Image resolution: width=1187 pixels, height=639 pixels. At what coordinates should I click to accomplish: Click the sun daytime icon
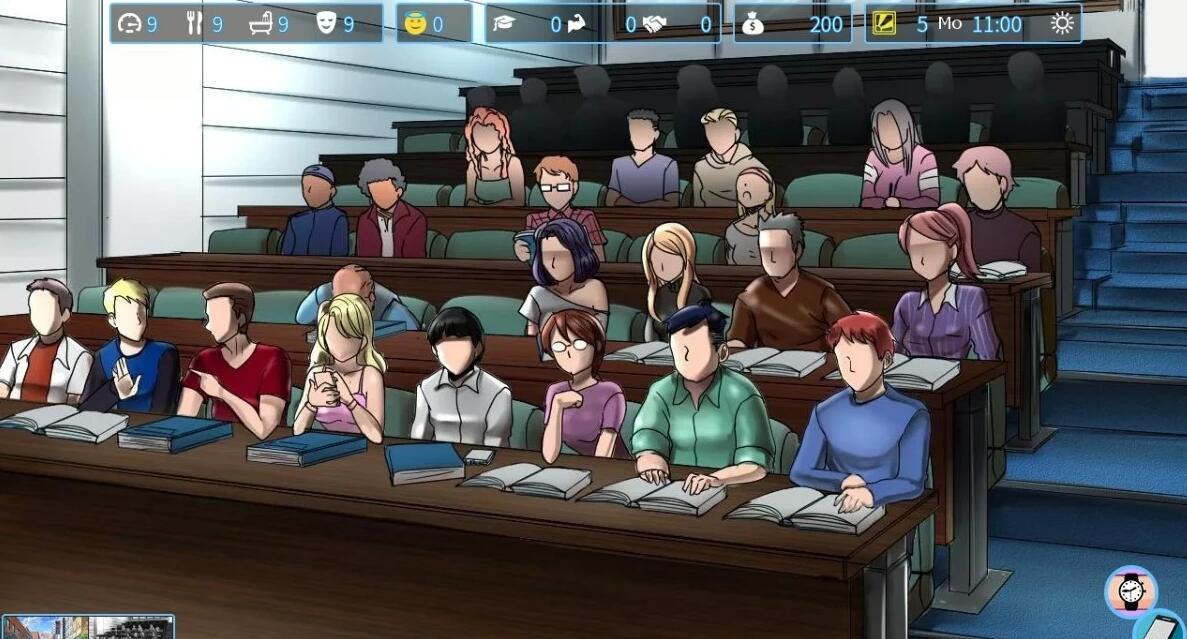[x=1061, y=23]
